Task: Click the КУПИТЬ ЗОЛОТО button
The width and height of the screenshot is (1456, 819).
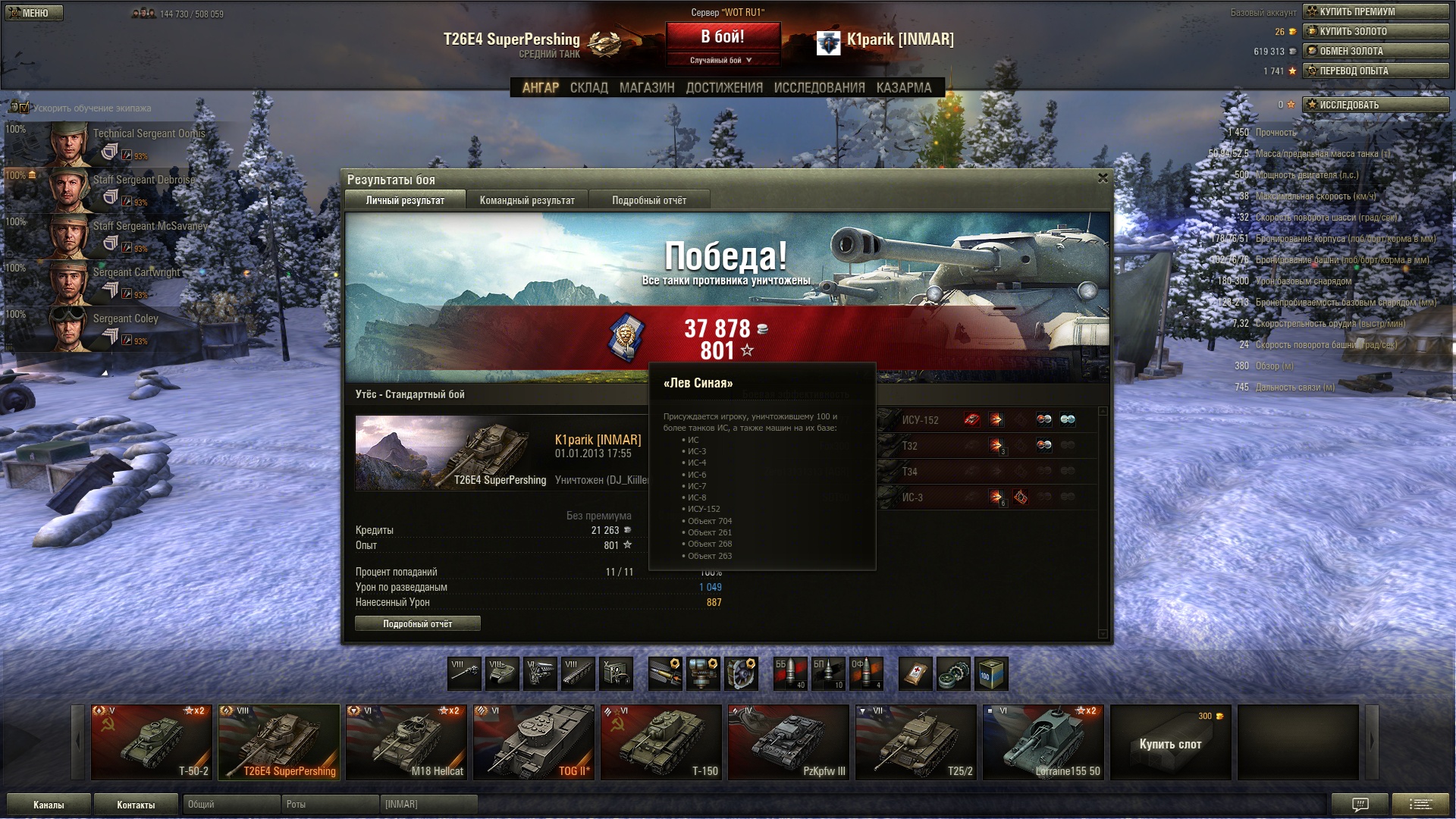Action: (x=1376, y=31)
